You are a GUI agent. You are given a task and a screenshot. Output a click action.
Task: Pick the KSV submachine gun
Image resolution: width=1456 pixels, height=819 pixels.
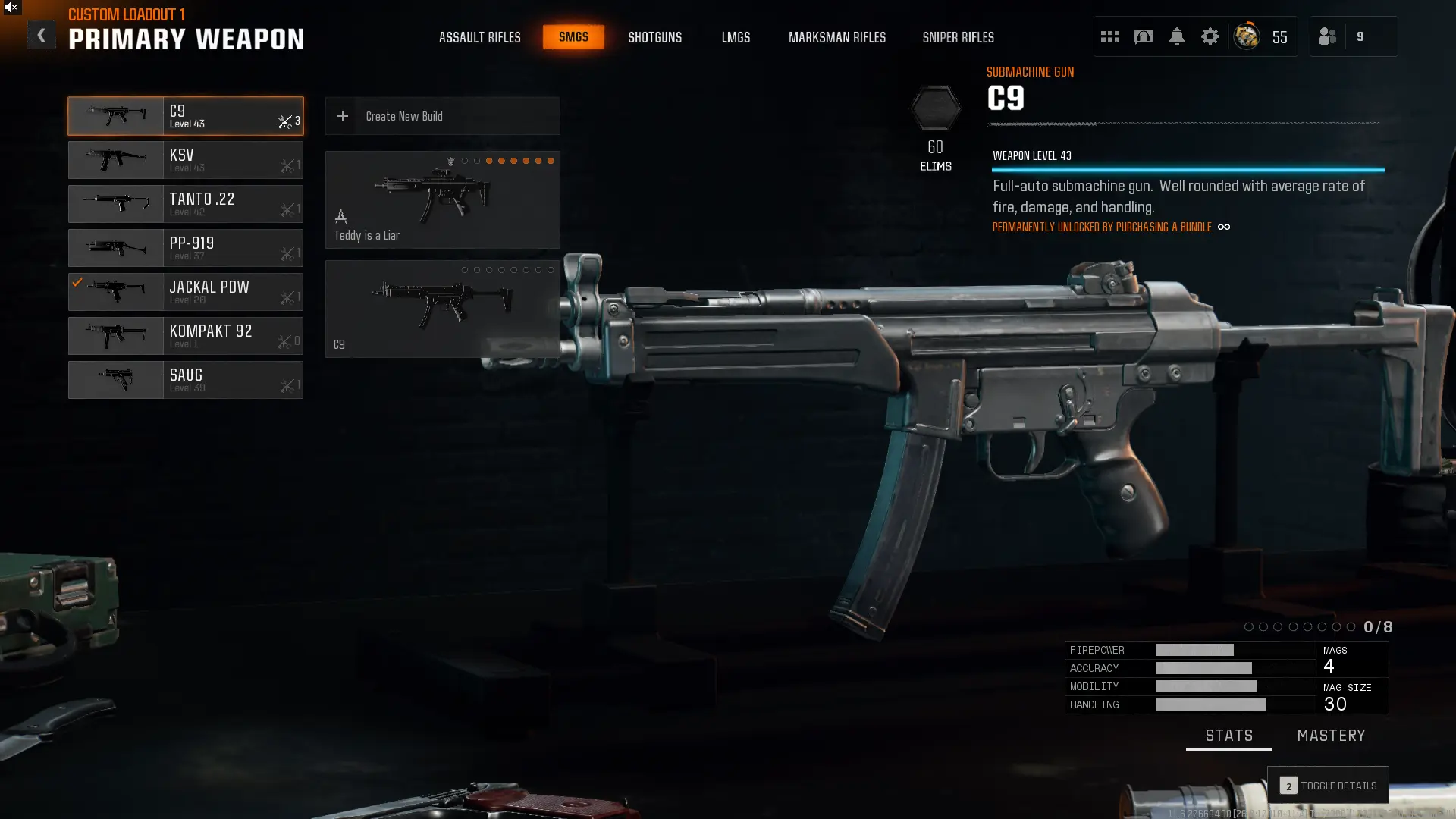186,160
